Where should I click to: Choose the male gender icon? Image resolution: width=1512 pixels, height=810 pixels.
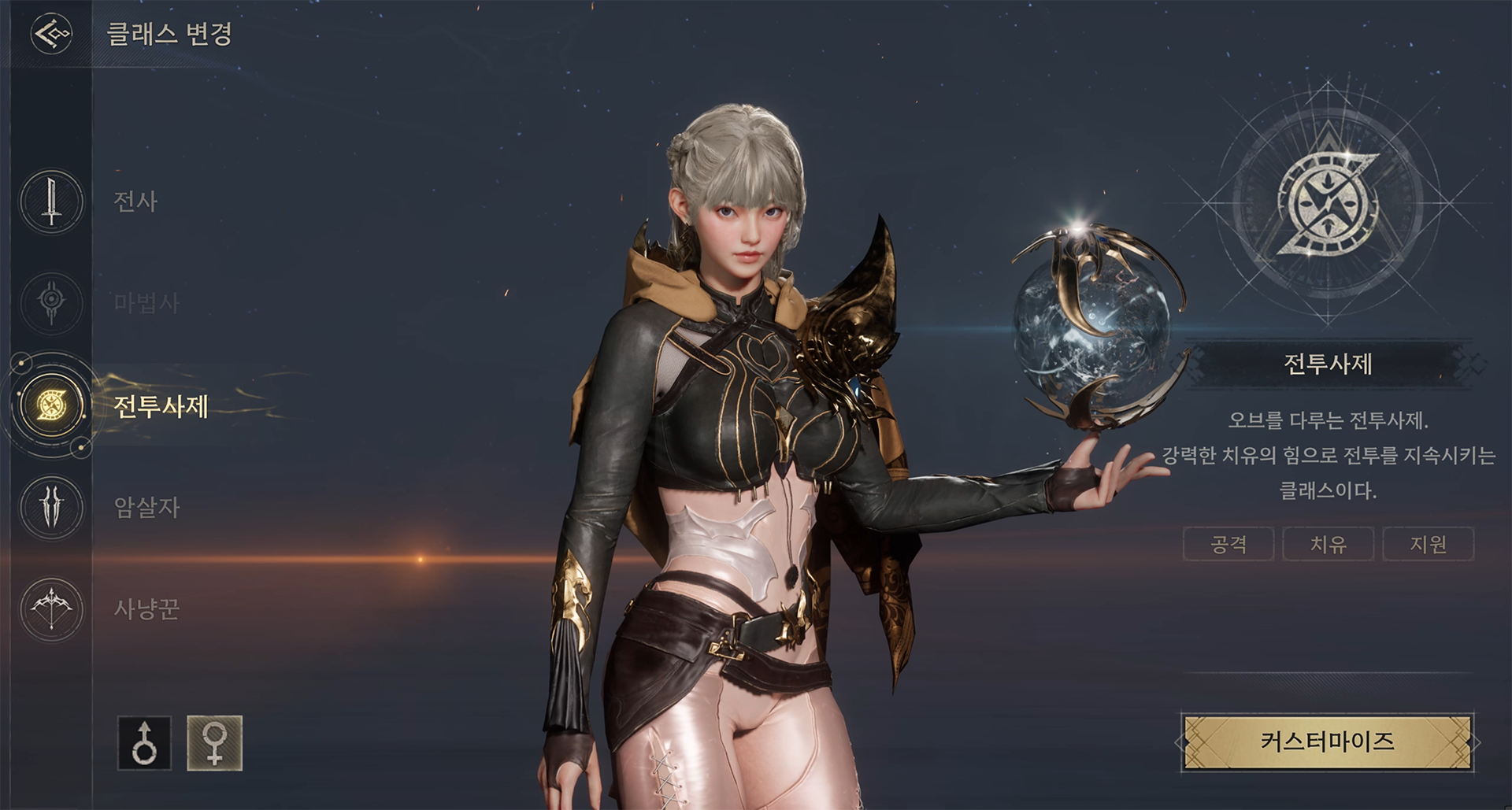(144, 743)
